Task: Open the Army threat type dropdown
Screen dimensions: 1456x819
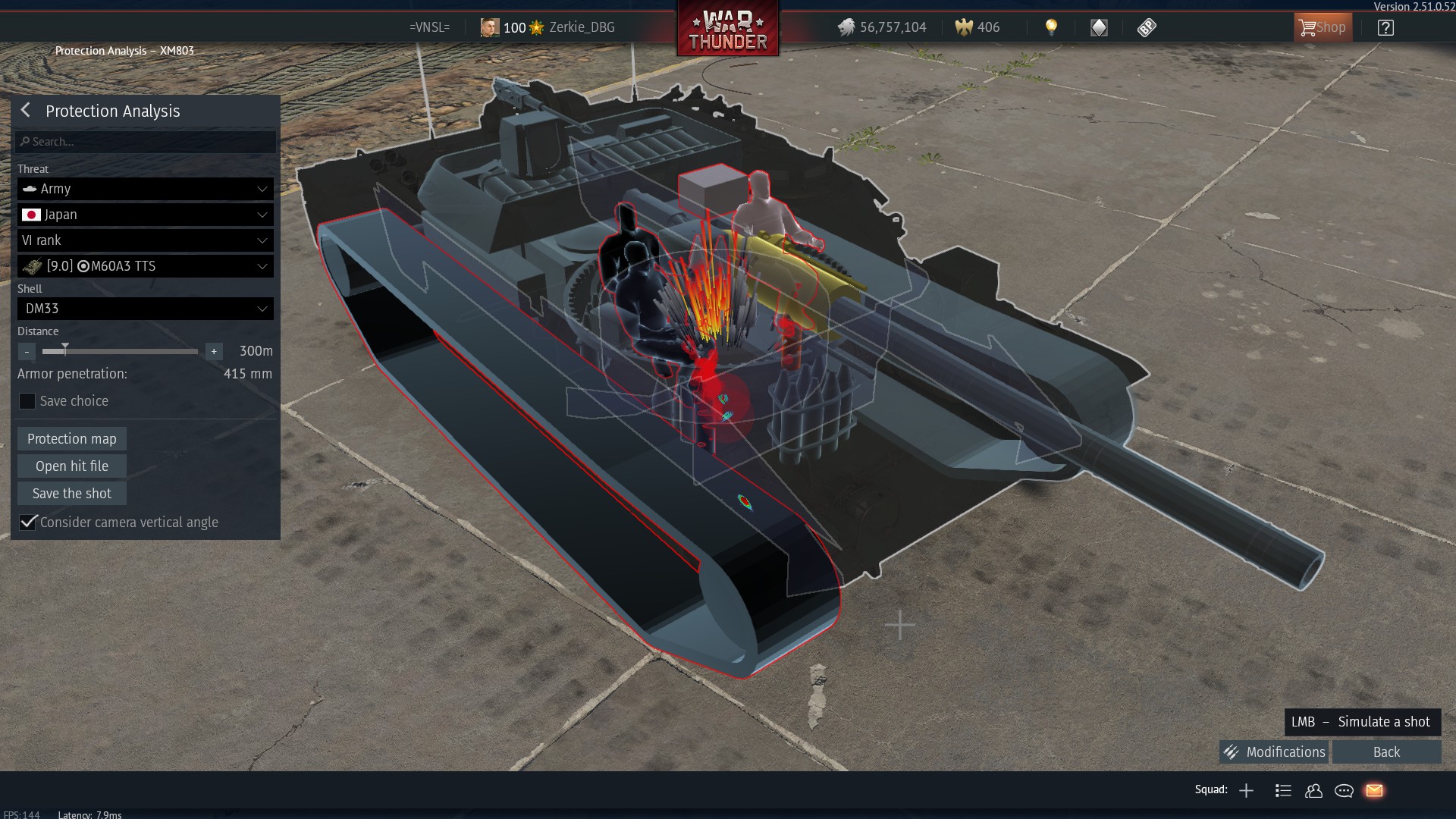Action: (146, 189)
